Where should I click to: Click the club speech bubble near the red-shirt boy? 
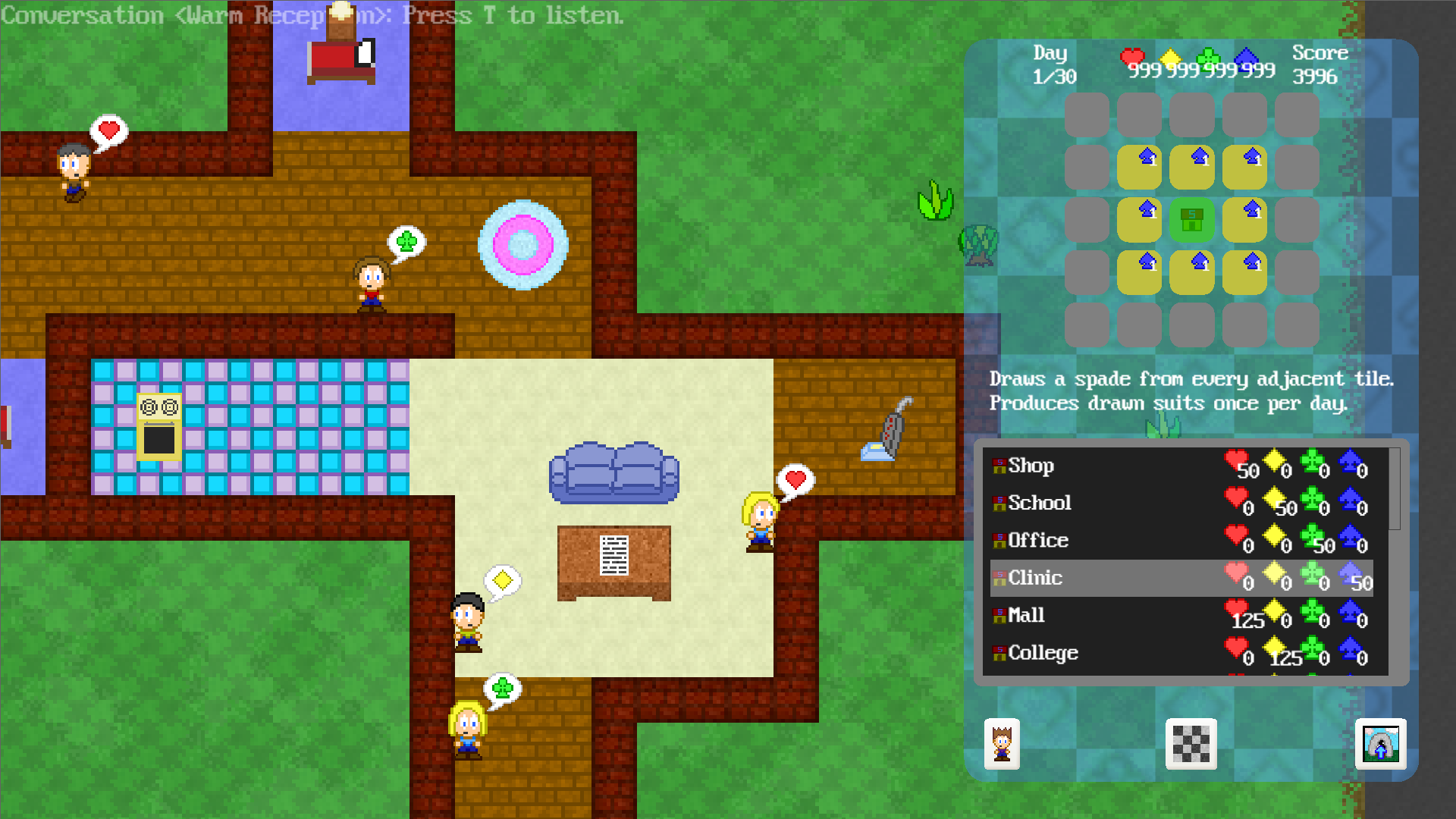coord(406,241)
